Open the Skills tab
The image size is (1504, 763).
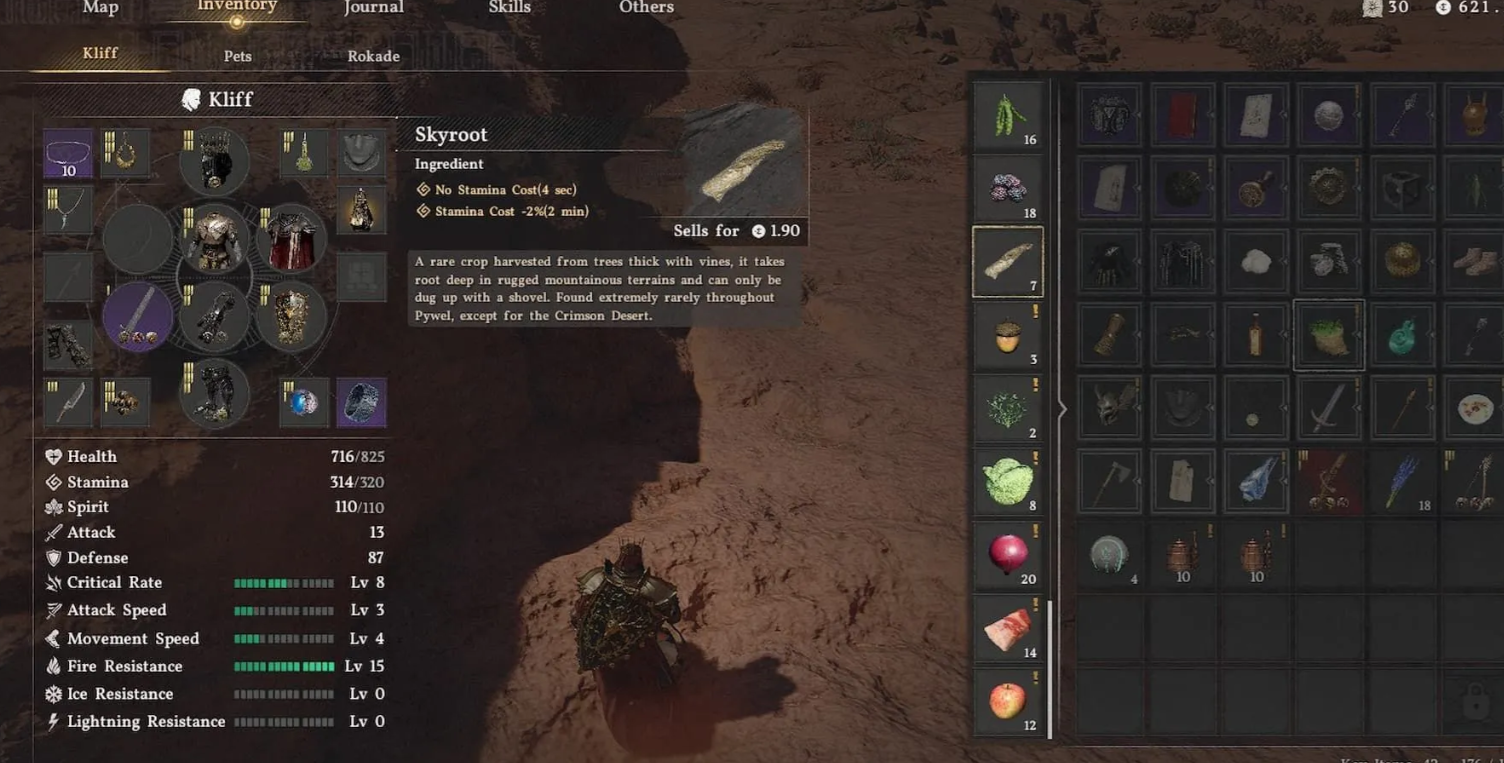[510, 8]
